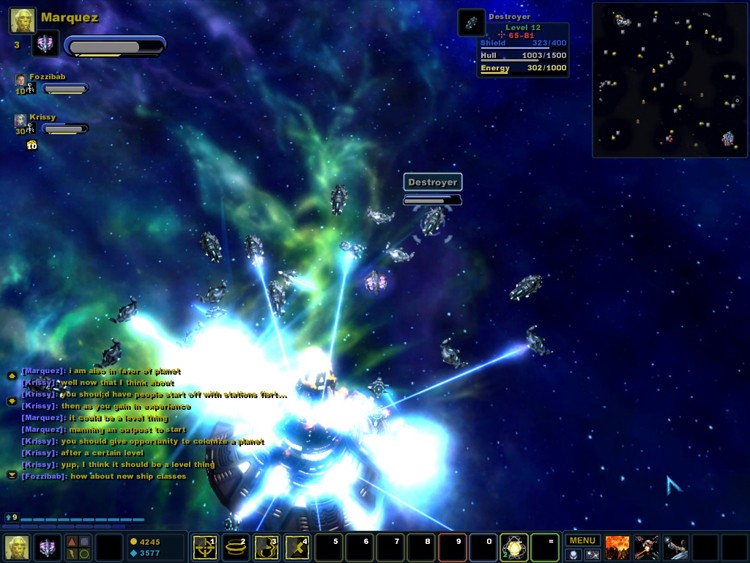Use the ability in hotbar slot 3

coord(267,547)
